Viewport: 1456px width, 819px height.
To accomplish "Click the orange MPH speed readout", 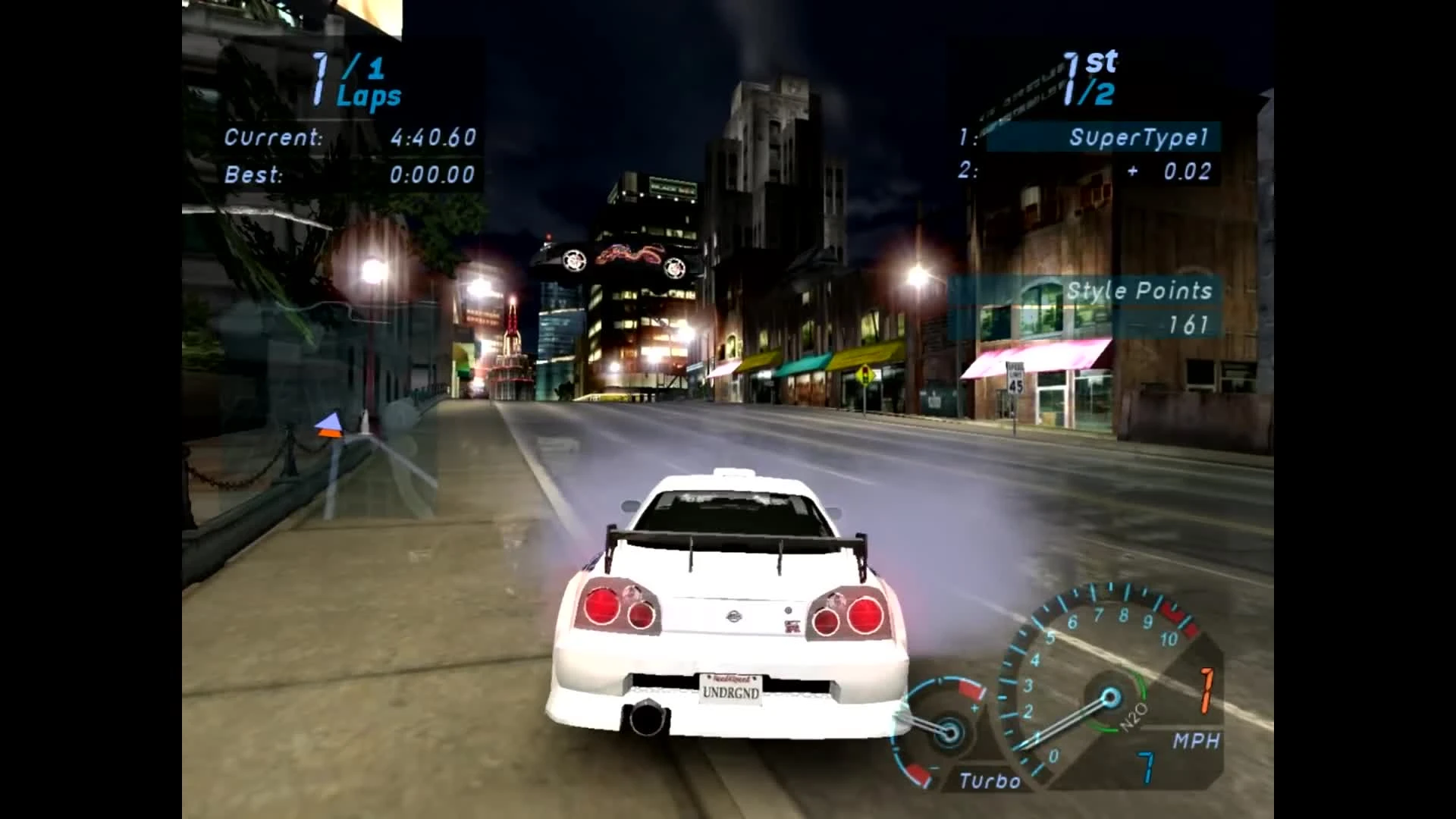I will [x=1206, y=690].
